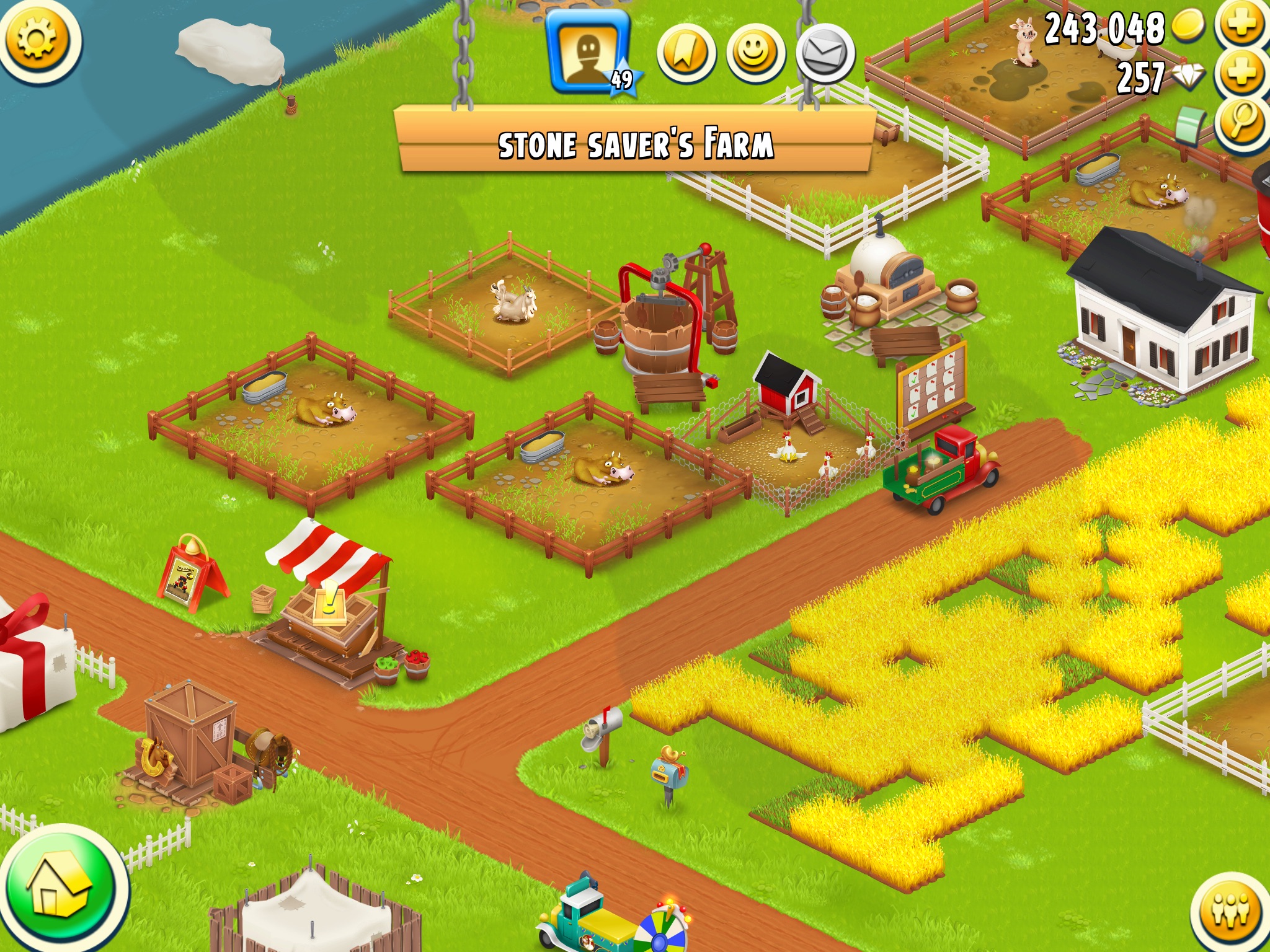Add more coins with plus button
Screen dimensions: 1270x952
(1242, 25)
